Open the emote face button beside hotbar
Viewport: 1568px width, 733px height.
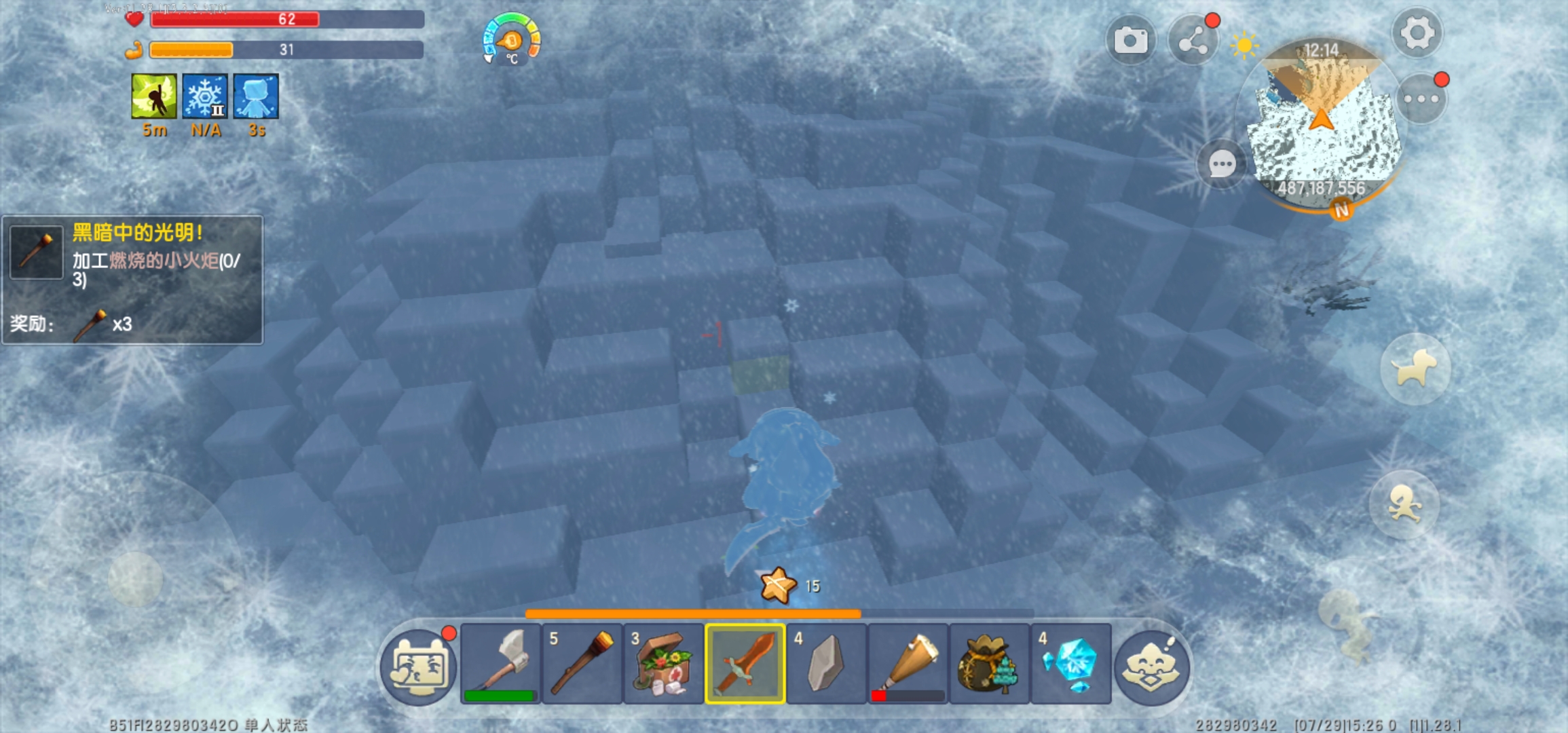point(1151,666)
